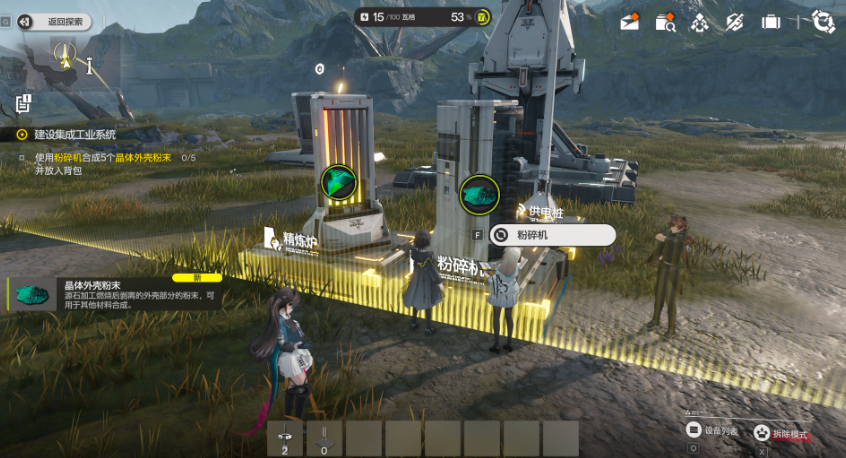Viewport: 846px width, 458px height.
Task: Select the 建设集成工业系统 quest tracker
Action: click(x=74, y=134)
